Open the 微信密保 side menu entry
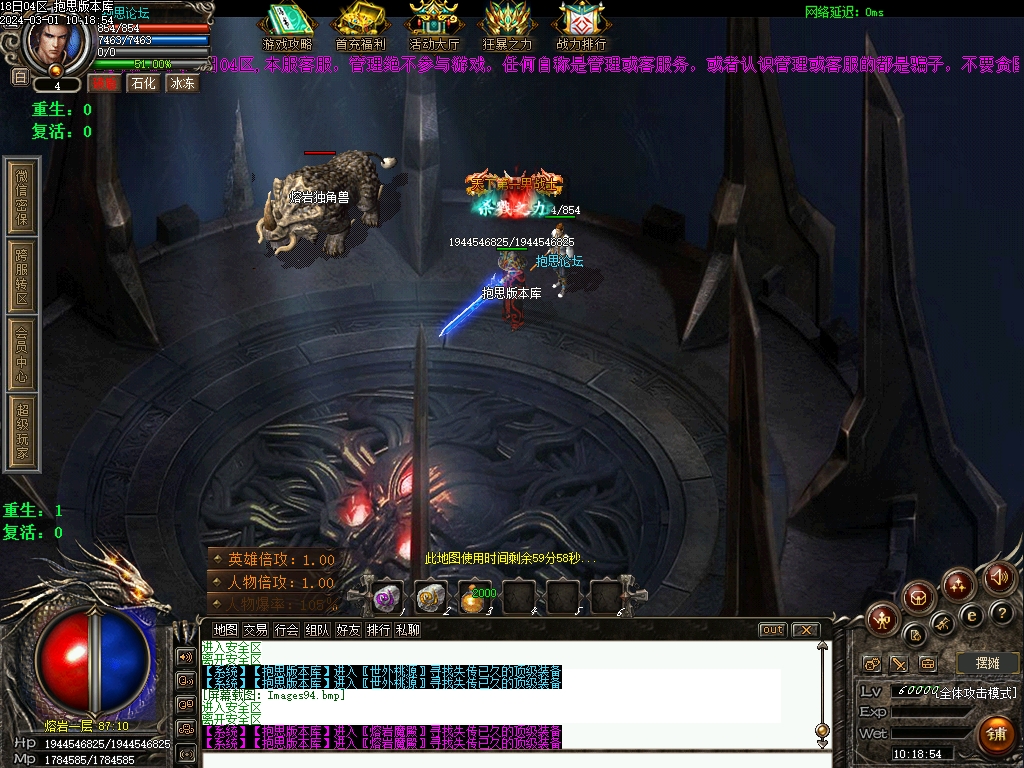 22,197
